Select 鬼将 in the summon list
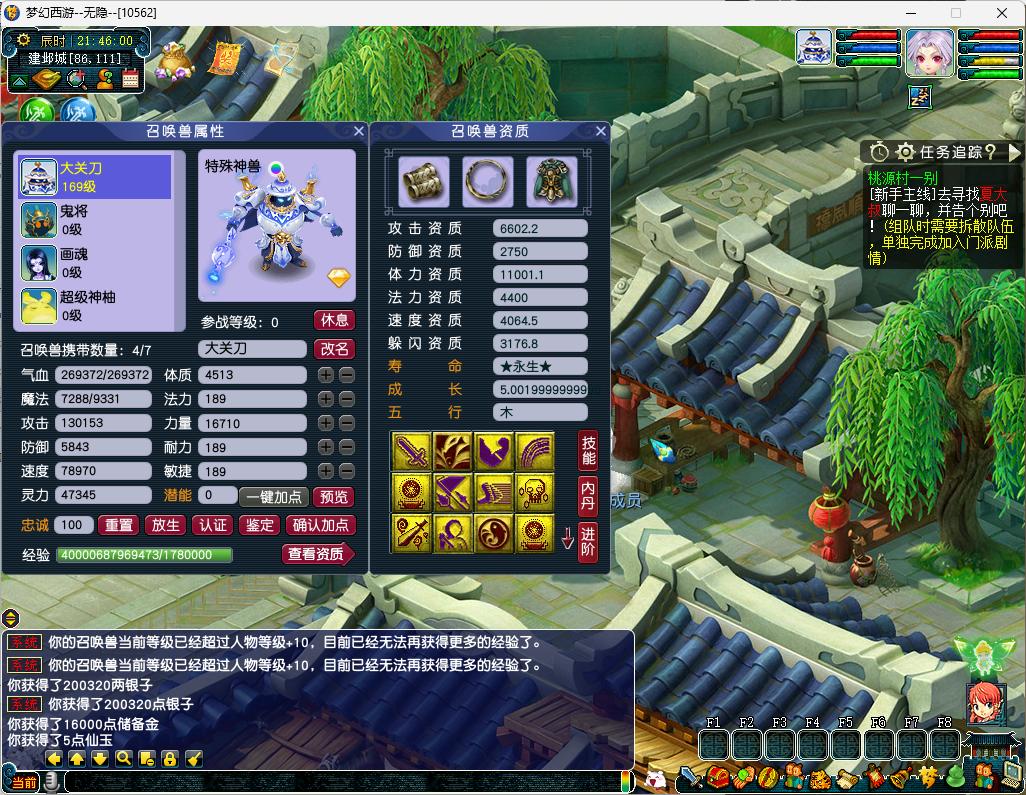1026x795 pixels. pyautogui.click(x=95, y=220)
